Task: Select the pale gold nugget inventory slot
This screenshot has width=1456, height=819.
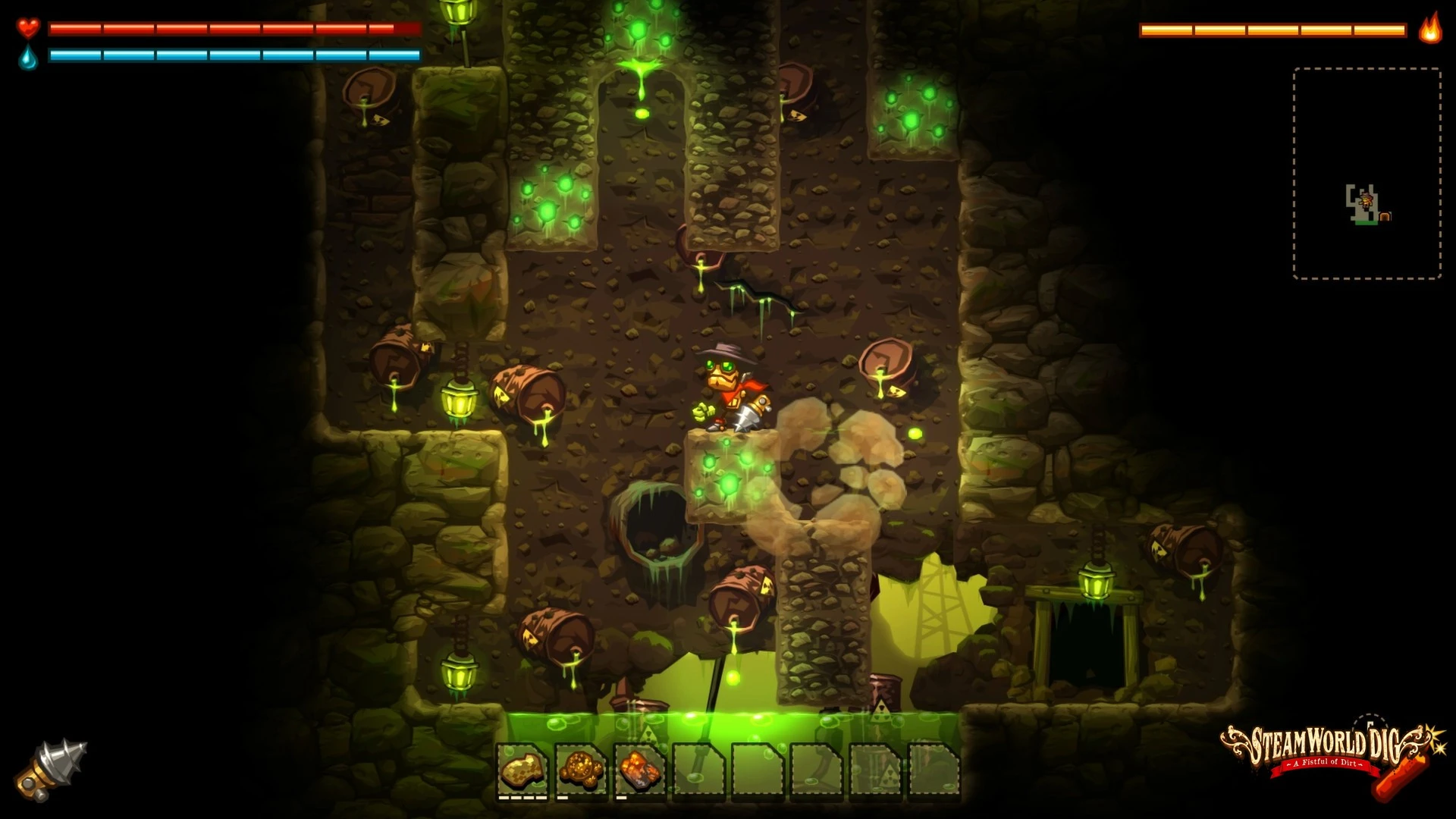Action: (523, 769)
